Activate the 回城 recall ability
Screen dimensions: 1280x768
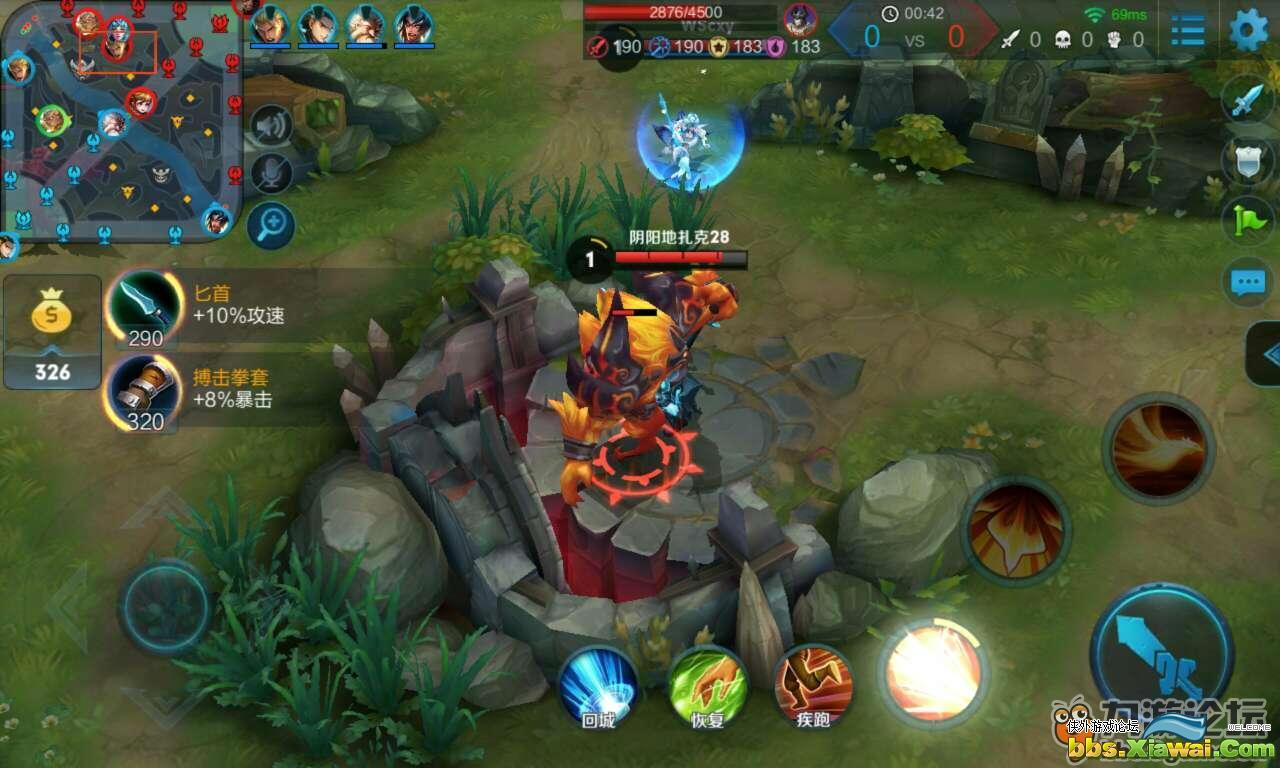coord(598,686)
